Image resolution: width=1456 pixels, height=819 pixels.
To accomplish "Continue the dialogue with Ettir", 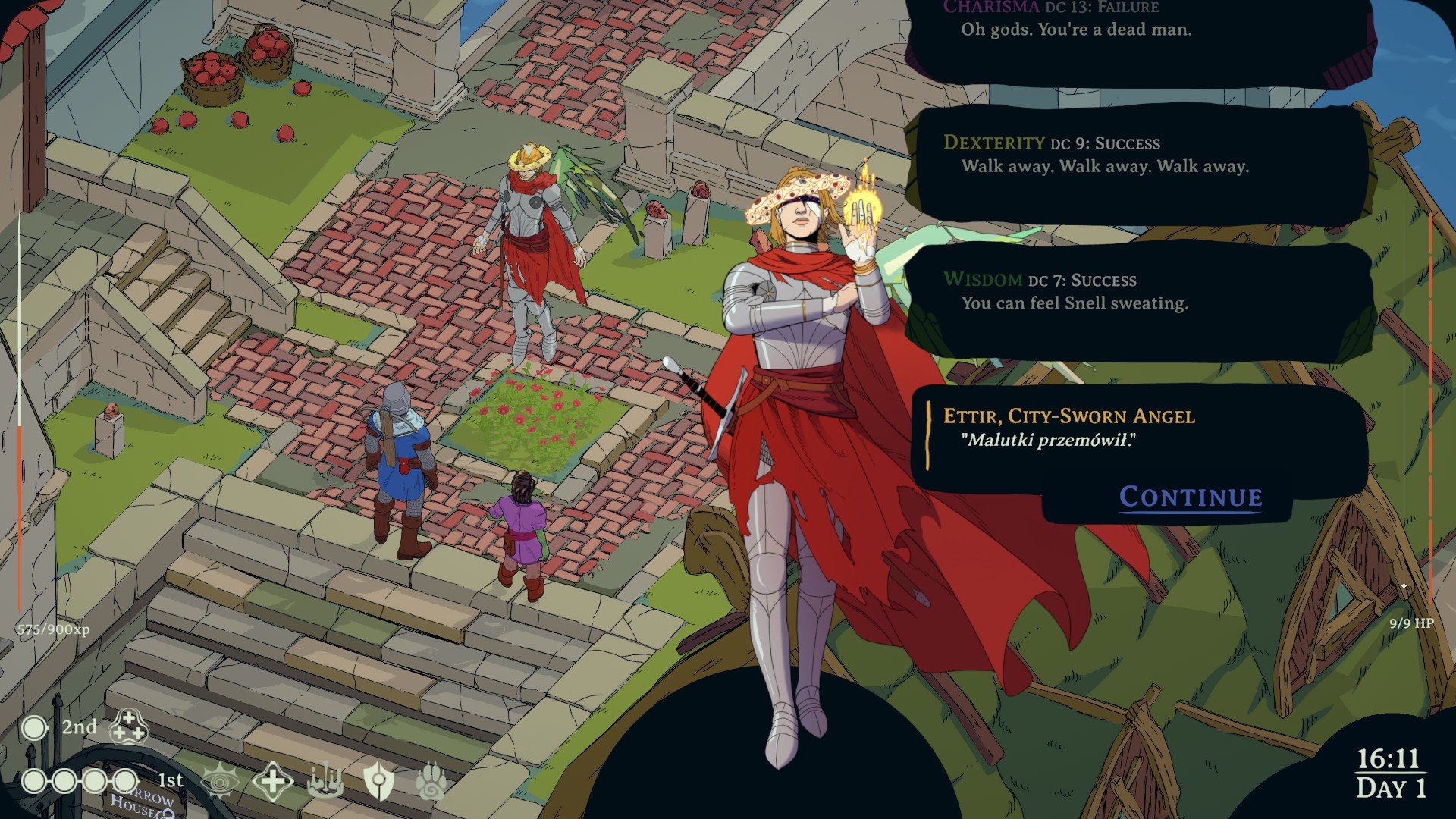I will (x=1191, y=497).
